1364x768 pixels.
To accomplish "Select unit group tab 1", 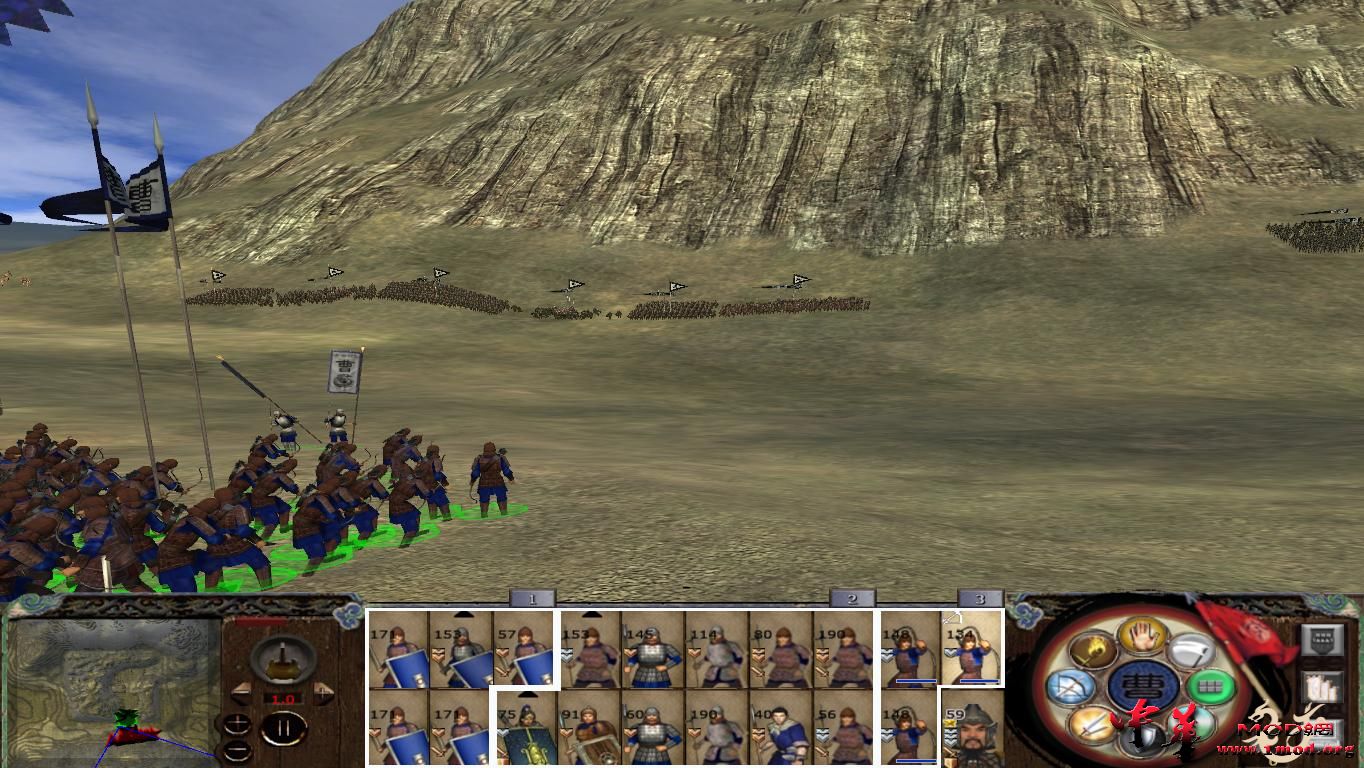I will pos(531,596).
